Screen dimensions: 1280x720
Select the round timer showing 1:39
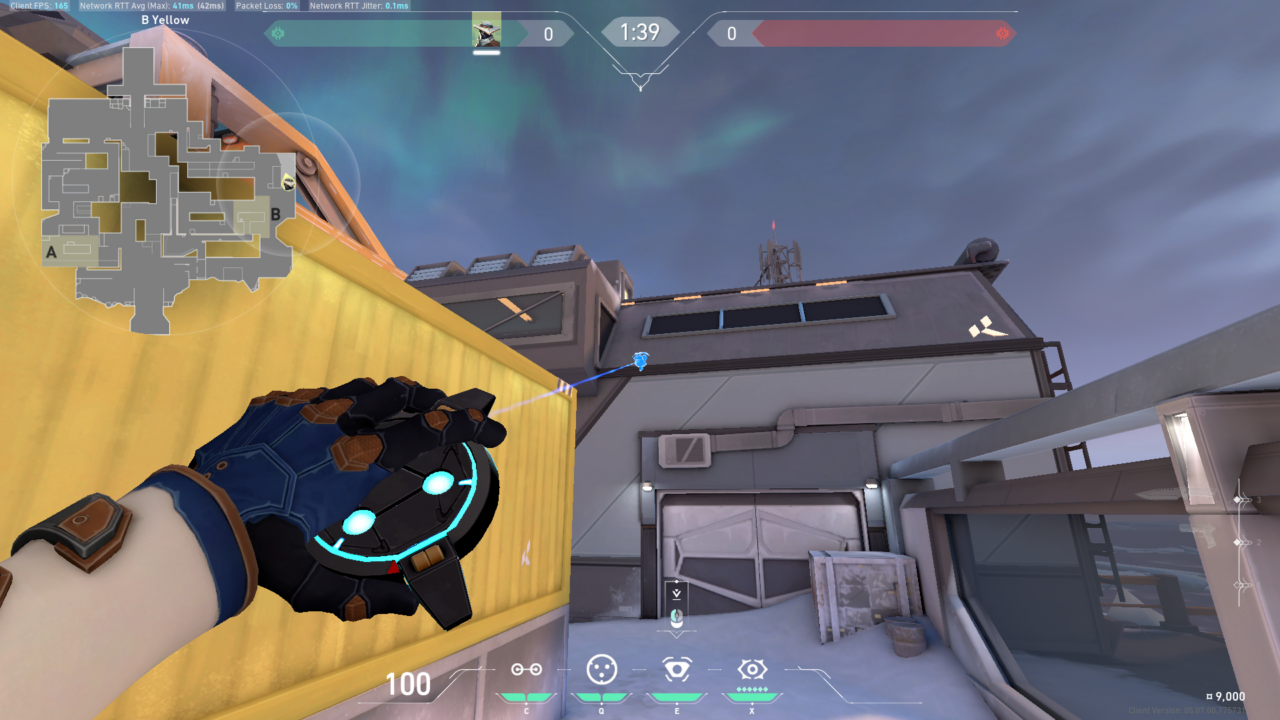[x=639, y=32]
